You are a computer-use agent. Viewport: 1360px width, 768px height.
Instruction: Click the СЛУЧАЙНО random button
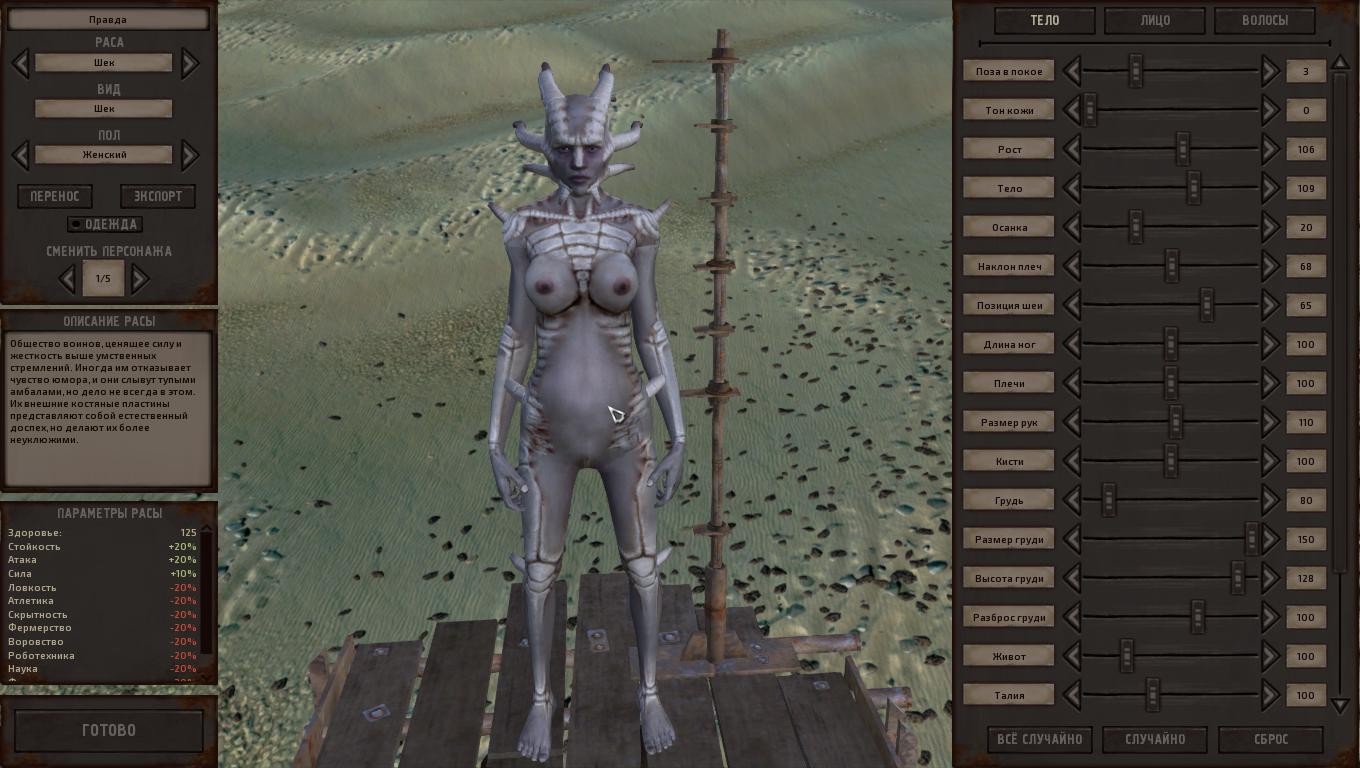(x=1155, y=740)
